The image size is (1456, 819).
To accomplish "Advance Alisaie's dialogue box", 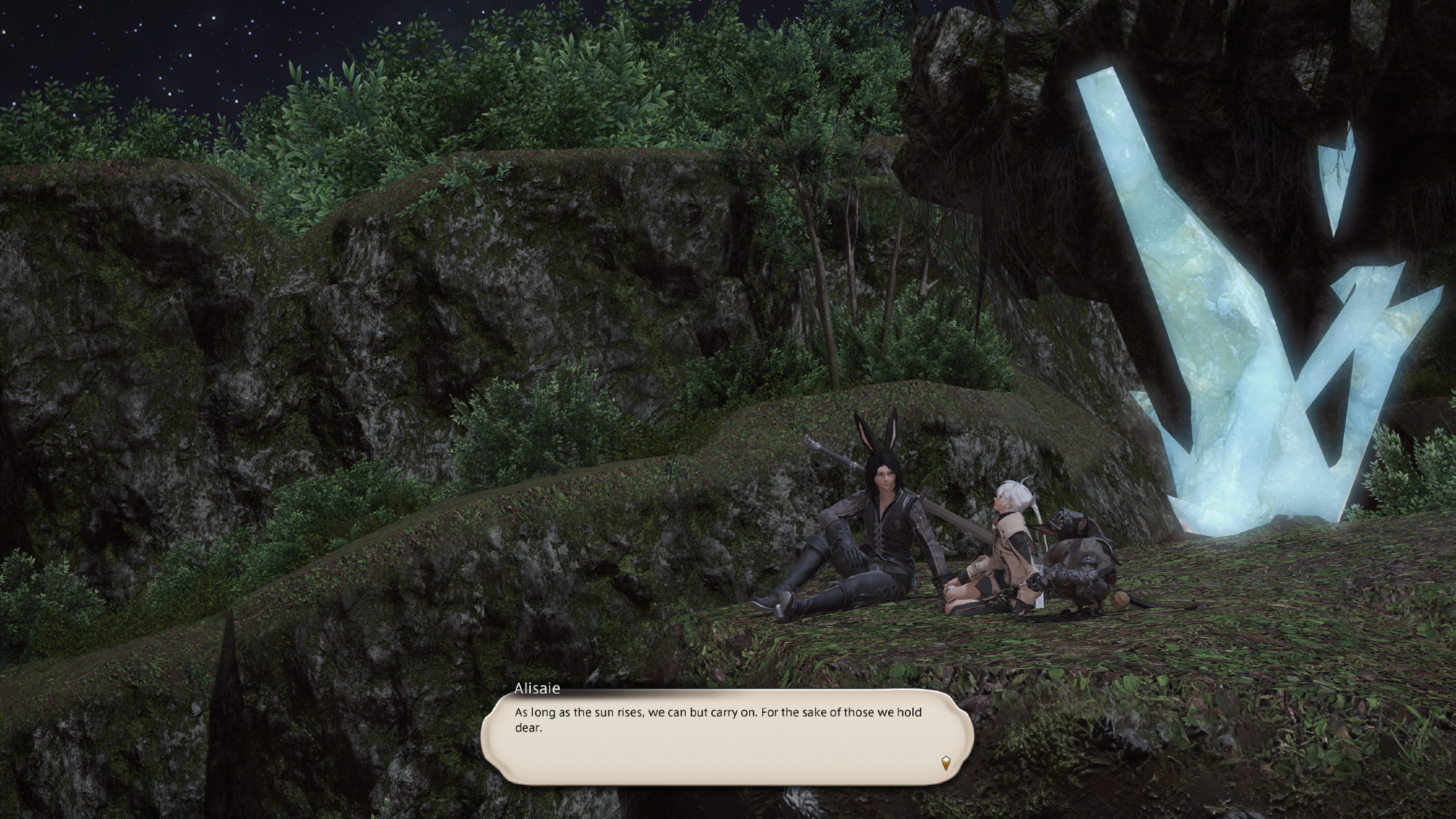I will (727, 735).
